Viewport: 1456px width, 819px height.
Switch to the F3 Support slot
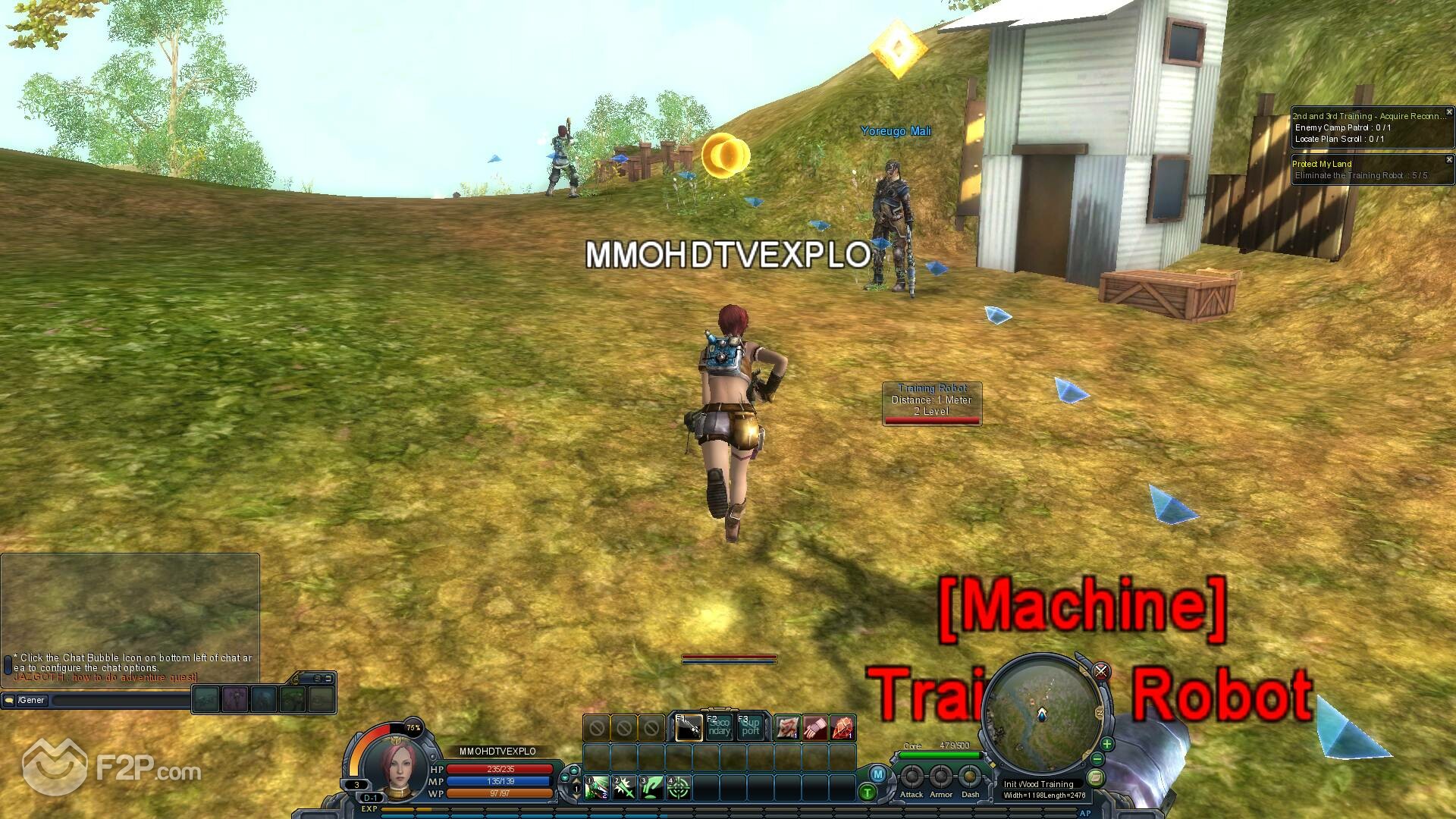click(750, 728)
